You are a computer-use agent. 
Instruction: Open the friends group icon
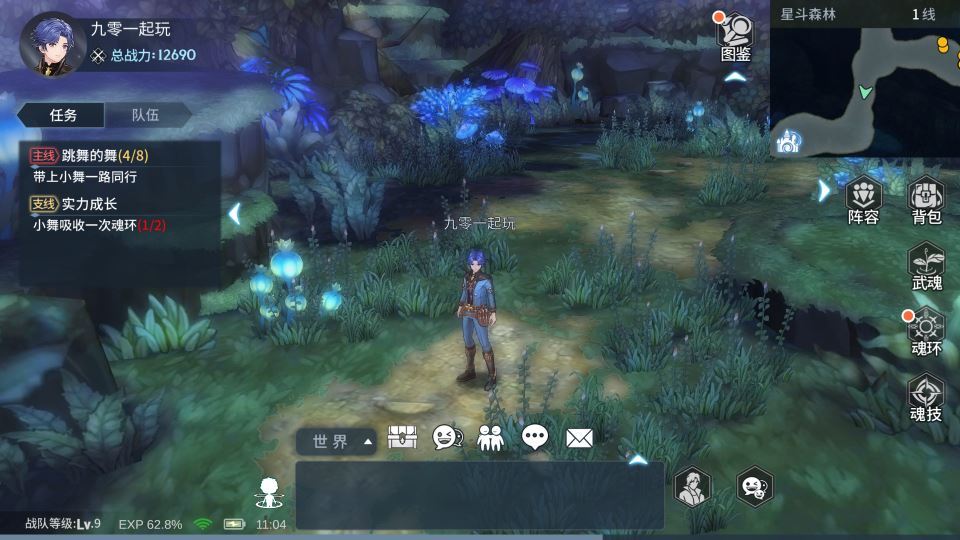click(491, 437)
